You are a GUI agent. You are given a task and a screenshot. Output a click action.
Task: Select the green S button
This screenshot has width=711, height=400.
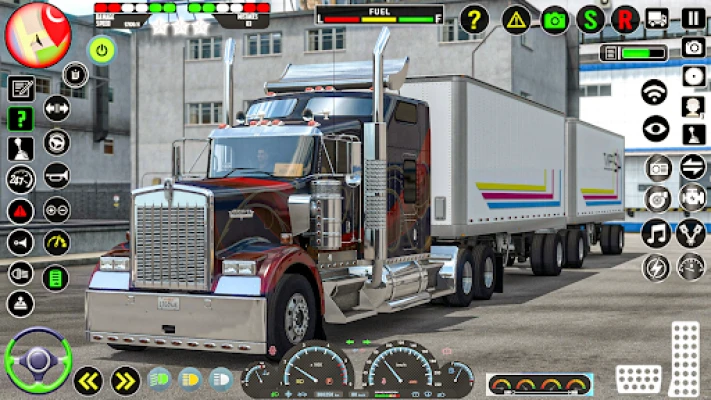(x=591, y=19)
